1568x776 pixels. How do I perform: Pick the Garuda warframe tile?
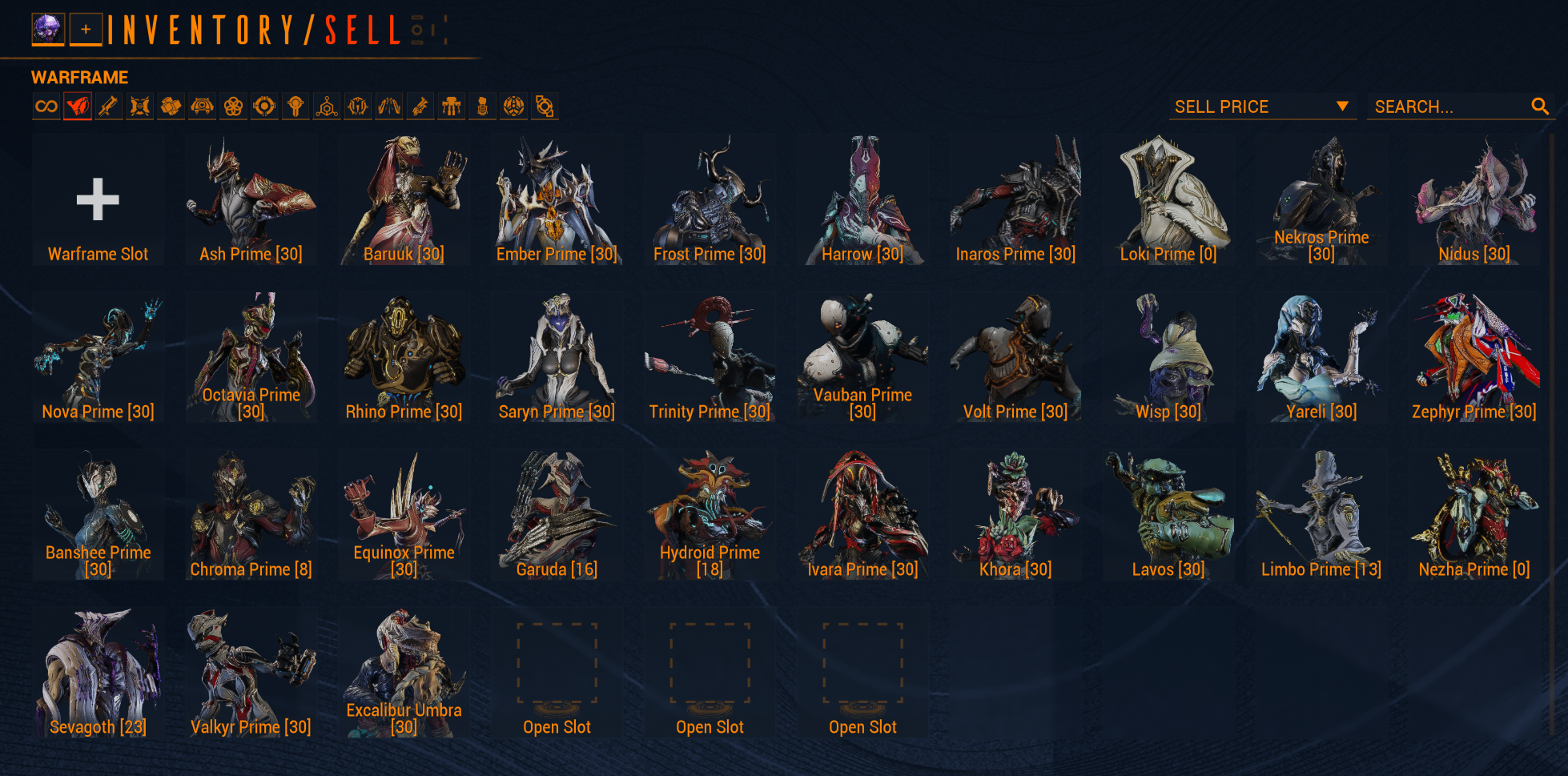click(557, 515)
